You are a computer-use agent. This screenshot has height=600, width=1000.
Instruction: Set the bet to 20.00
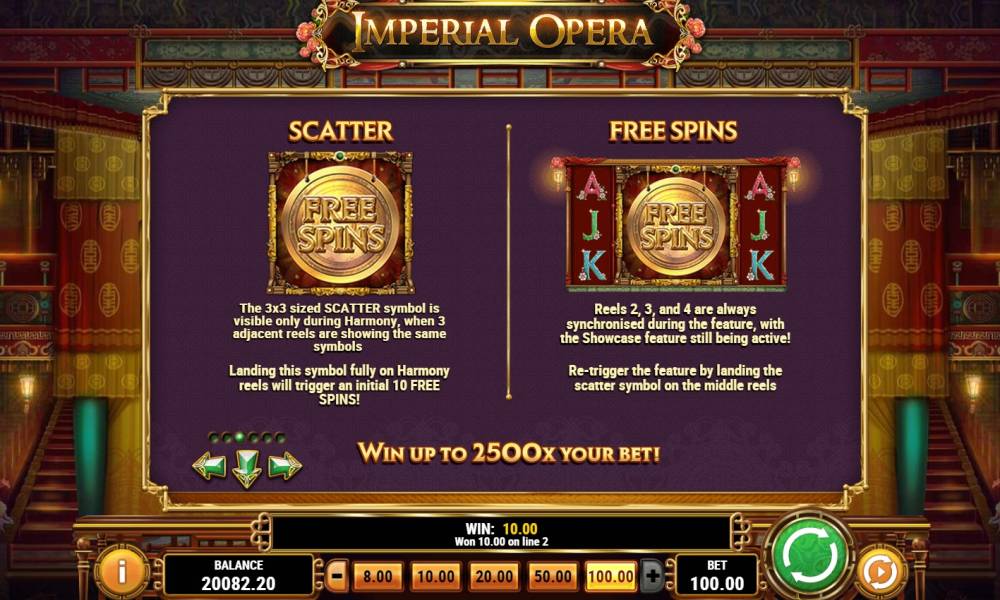tap(493, 576)
